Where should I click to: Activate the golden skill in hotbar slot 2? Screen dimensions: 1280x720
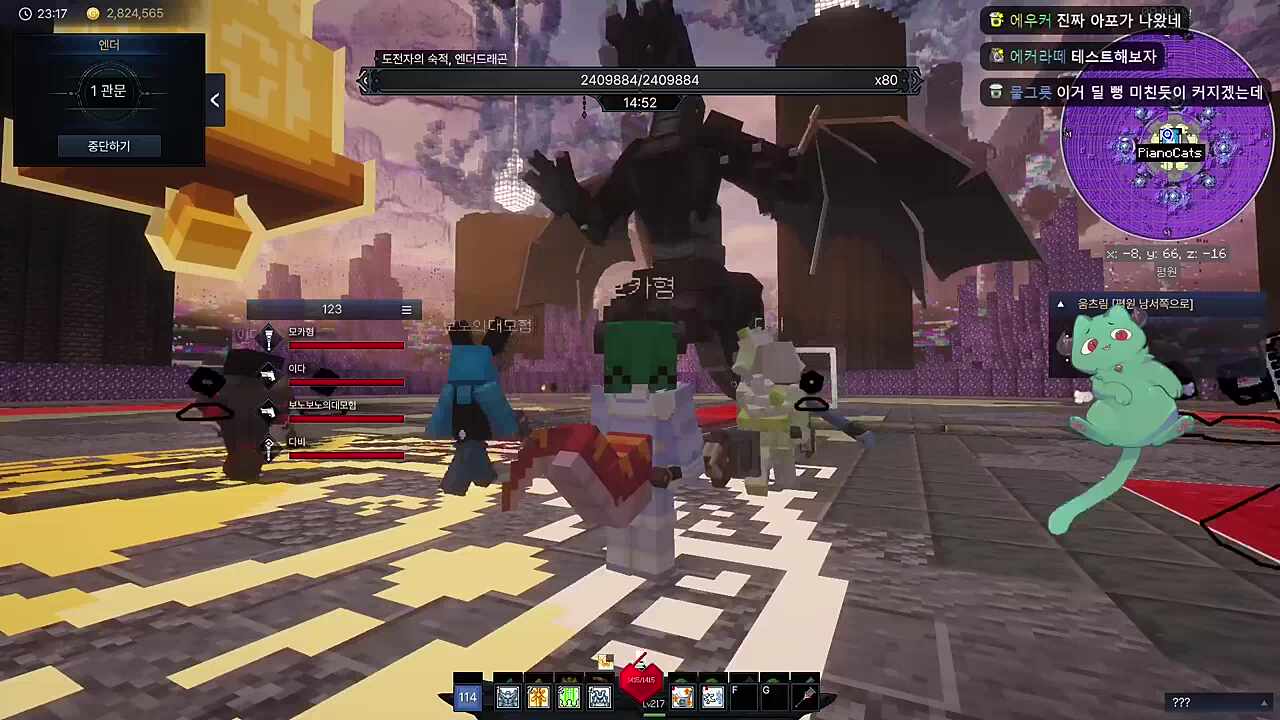click(538, 695)
